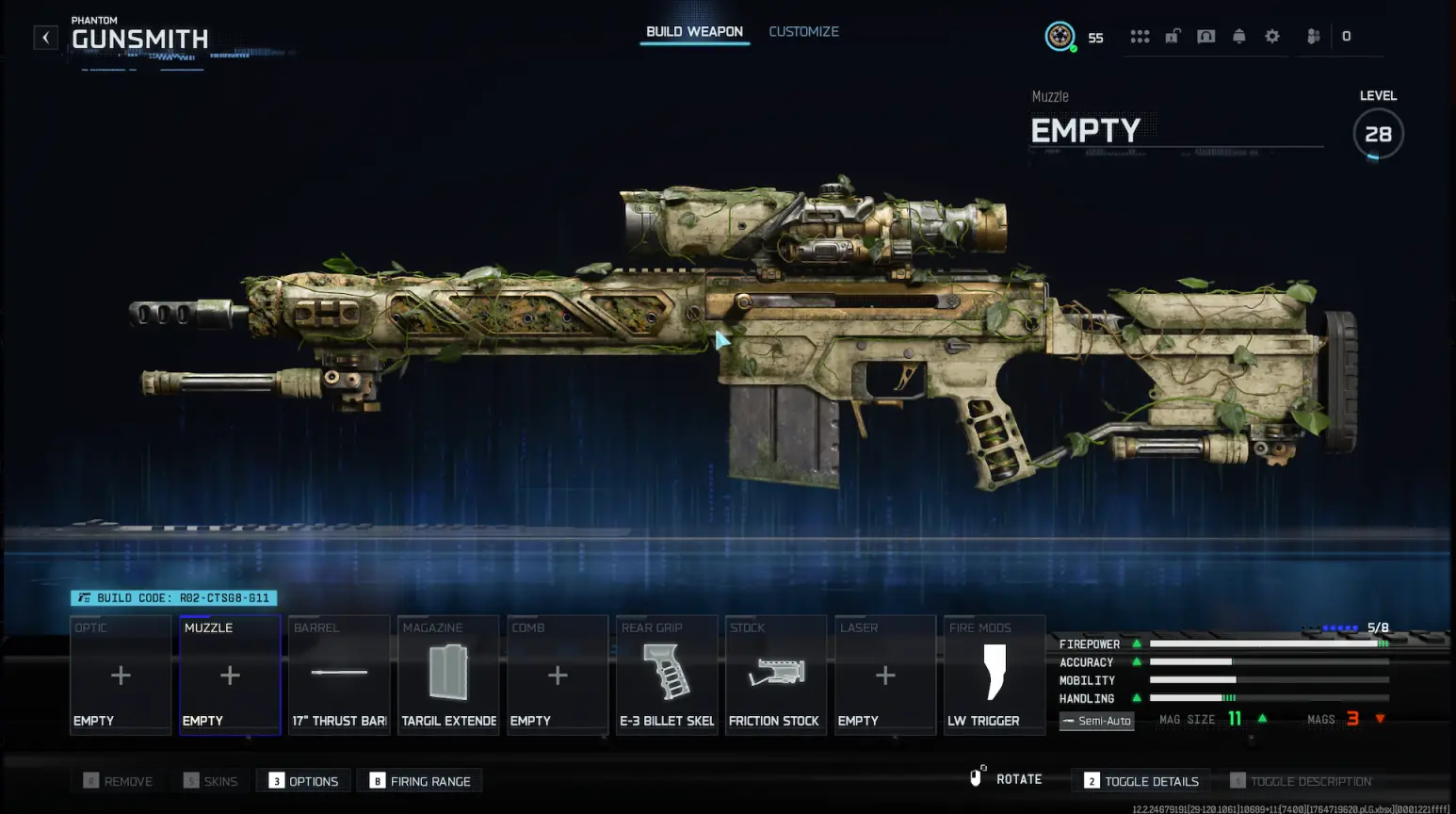Image resolution: width=1456 pixels, height=814 pixels.
Task: Switch to the Customize tab
Action: click(x=803, y=31)
